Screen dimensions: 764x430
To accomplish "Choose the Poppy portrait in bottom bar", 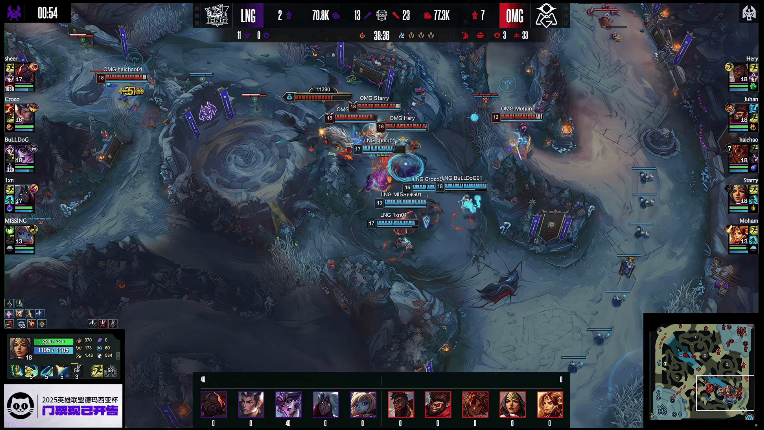I will point(363,403).
